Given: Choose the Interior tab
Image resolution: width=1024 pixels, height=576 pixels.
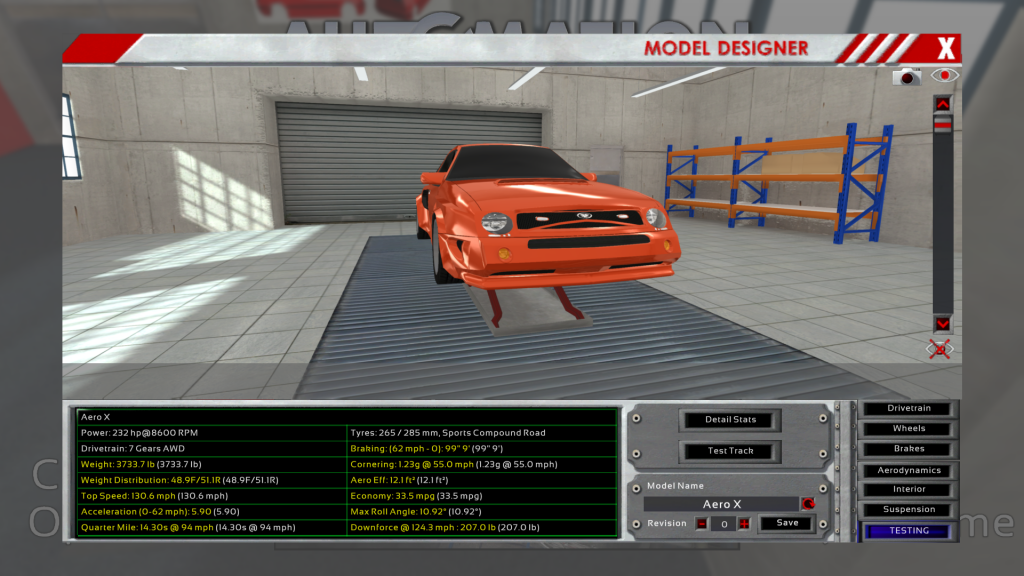Looking at the screenshot, I should (x=908, y=490).
